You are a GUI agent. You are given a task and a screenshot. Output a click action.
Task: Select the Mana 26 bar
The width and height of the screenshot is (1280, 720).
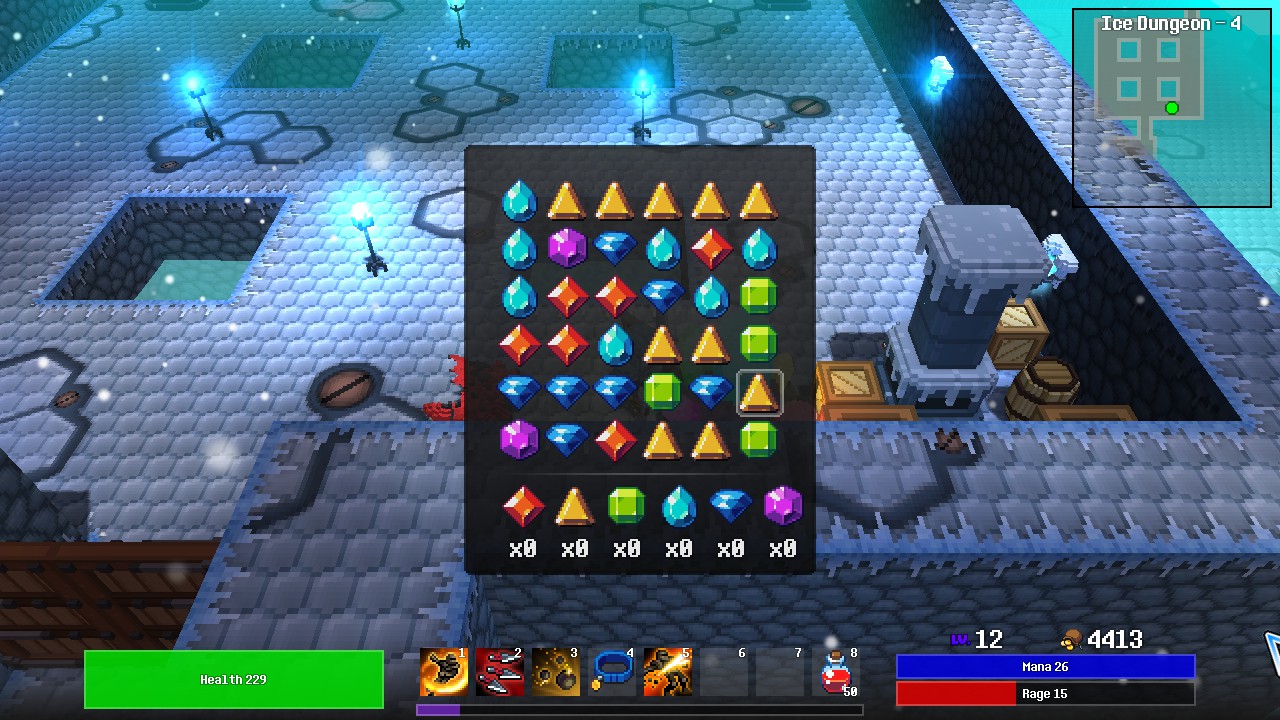click(x=1046, y=666)
